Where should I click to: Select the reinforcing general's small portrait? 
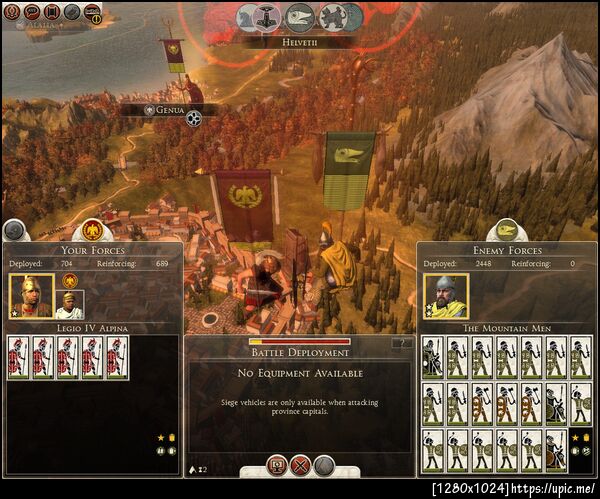pos(70,303)
